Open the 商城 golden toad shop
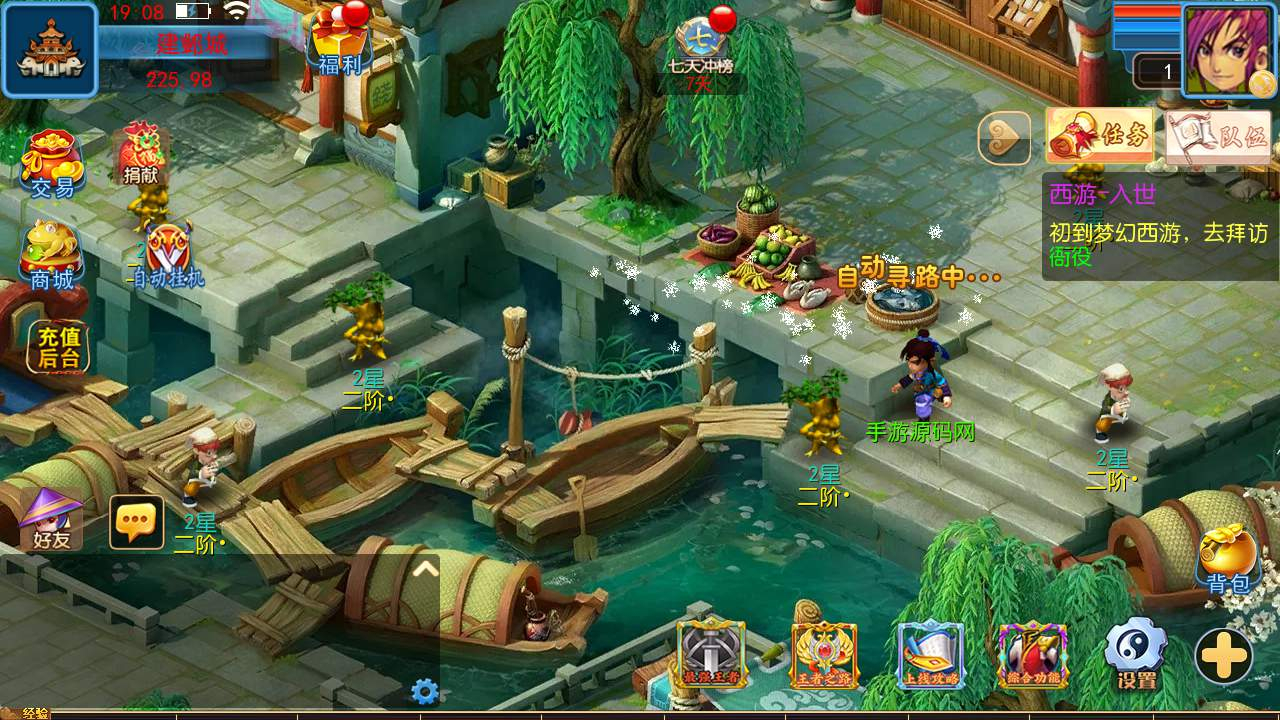1280x720 pixels. pyautogui.click(x=52, y=255)
